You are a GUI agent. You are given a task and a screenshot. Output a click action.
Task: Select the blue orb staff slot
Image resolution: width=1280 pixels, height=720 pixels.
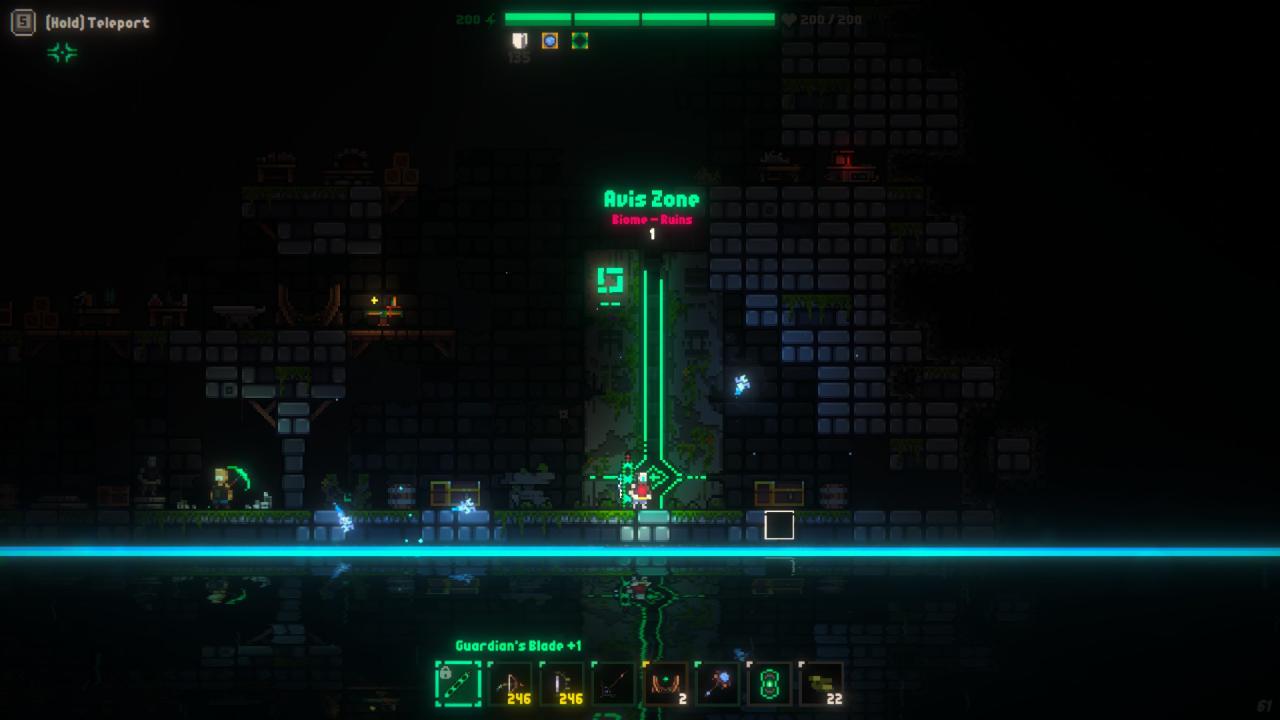click(x=718, y=685)
